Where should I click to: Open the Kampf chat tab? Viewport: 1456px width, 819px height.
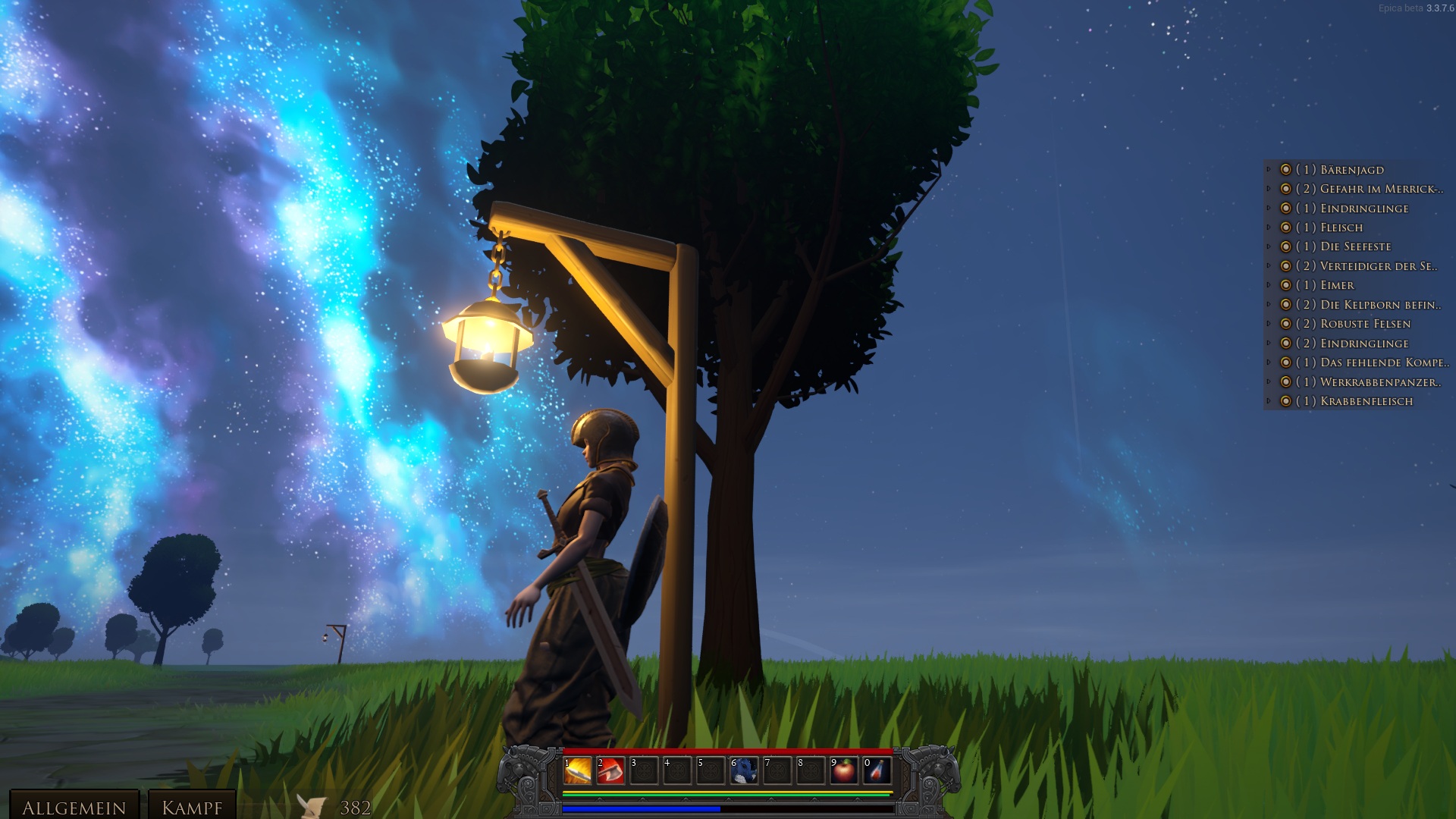point(192,807)
